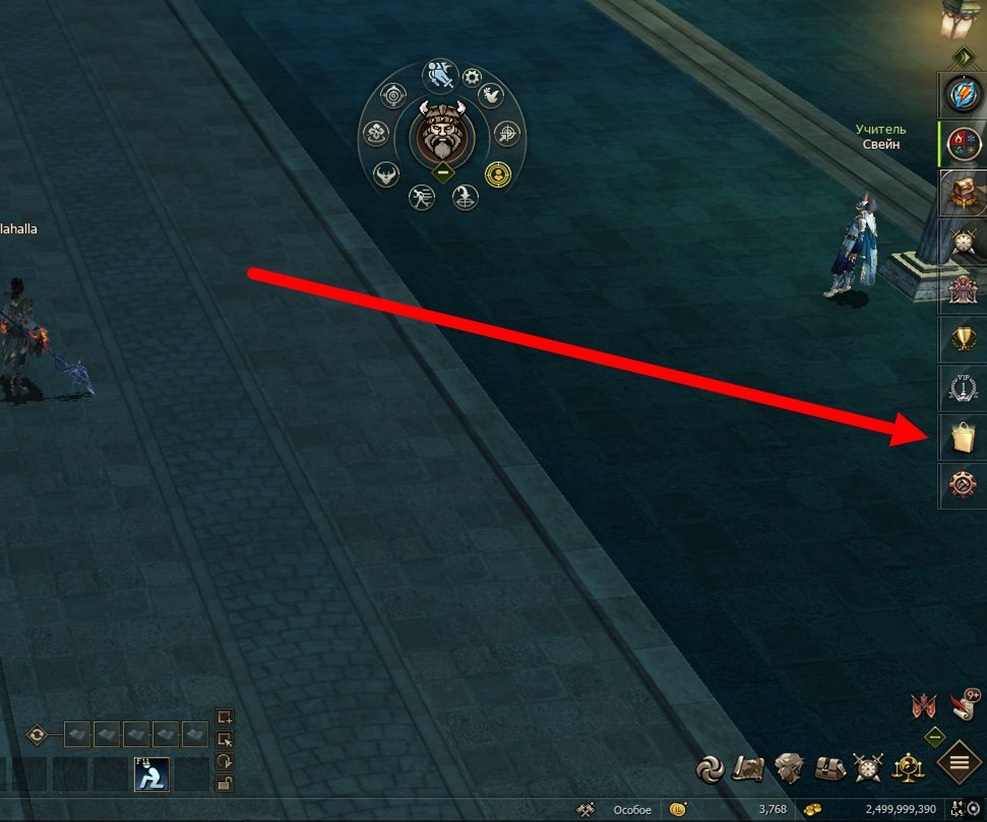Open the treasure chest sidebar icon
The height and width of the screenshot is (822, 987).
click(962, 192)
